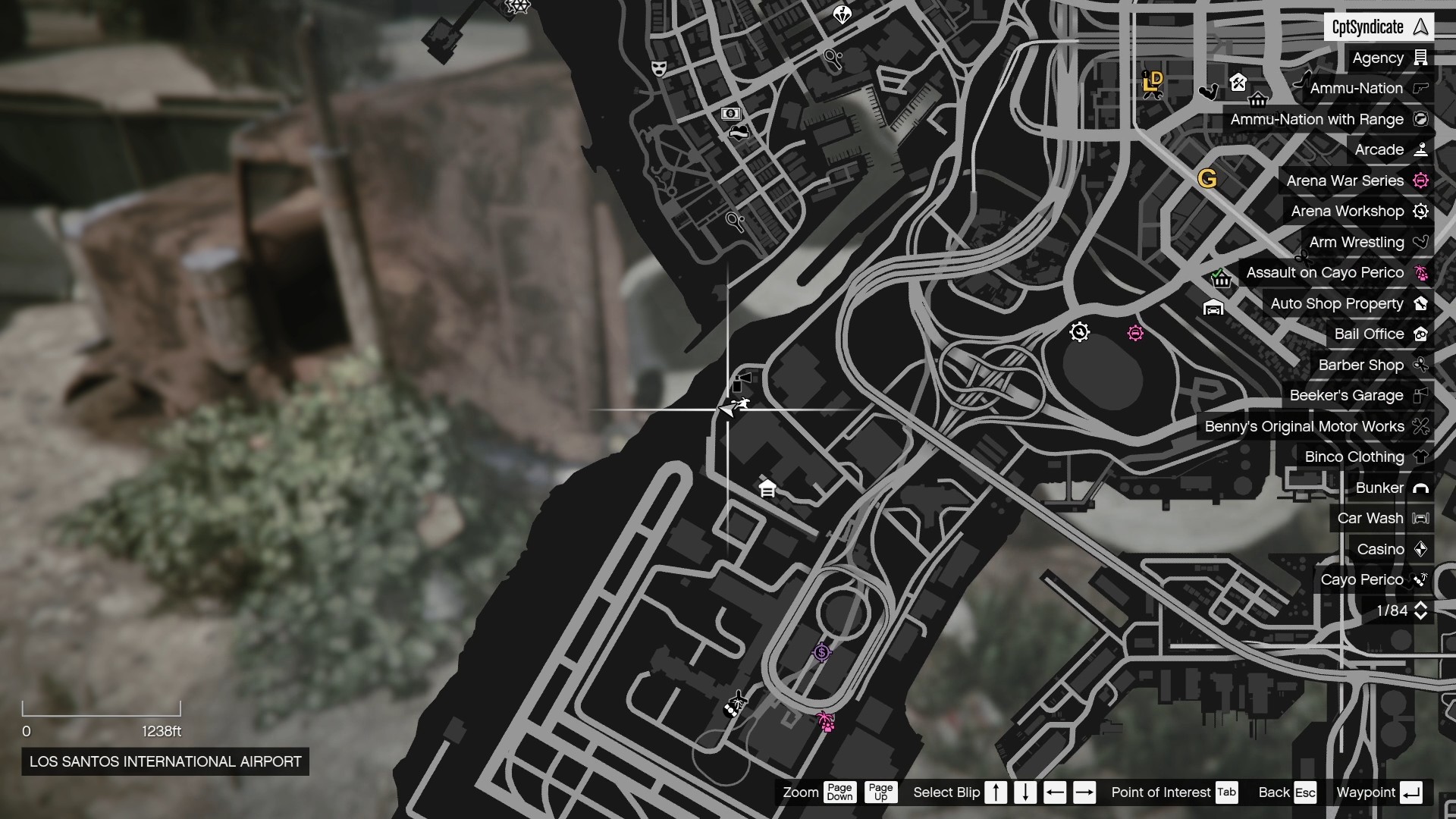This screenshot has width=1456, height=819.
Task: Select the Arena Workshop gear icon
Action: click(1422, 212)
